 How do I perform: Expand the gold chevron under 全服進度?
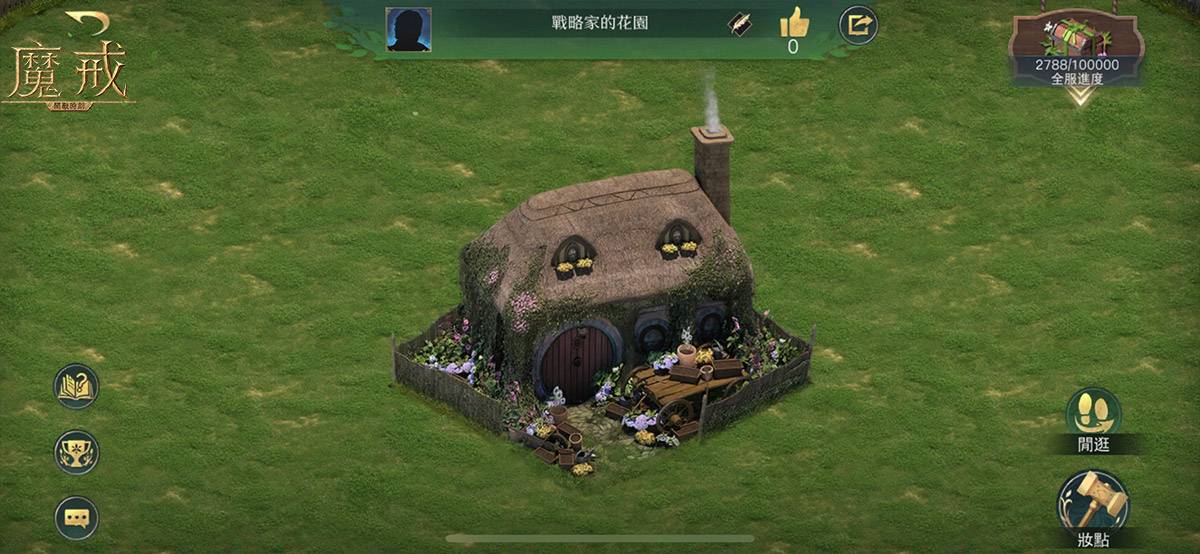(x=1078, y=96)
